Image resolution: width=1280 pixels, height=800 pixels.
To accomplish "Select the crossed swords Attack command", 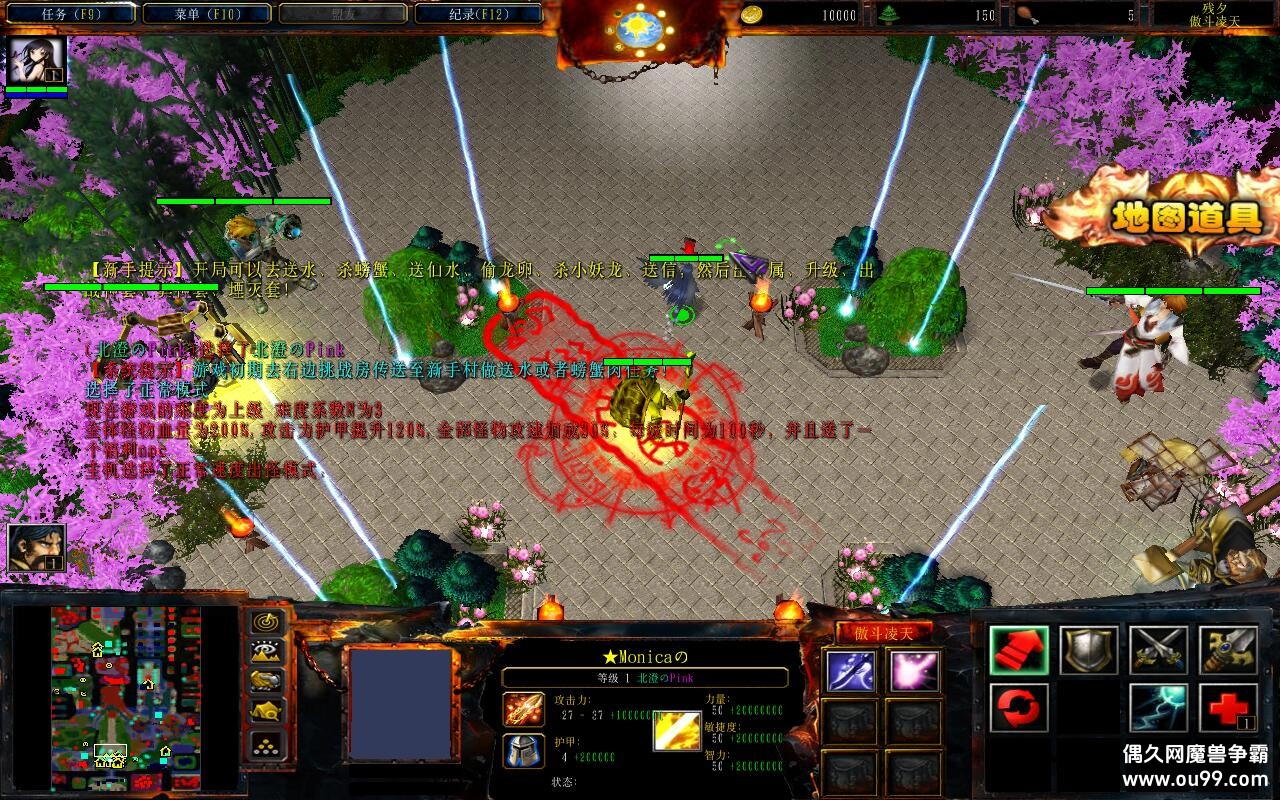I will [1158, 650].
